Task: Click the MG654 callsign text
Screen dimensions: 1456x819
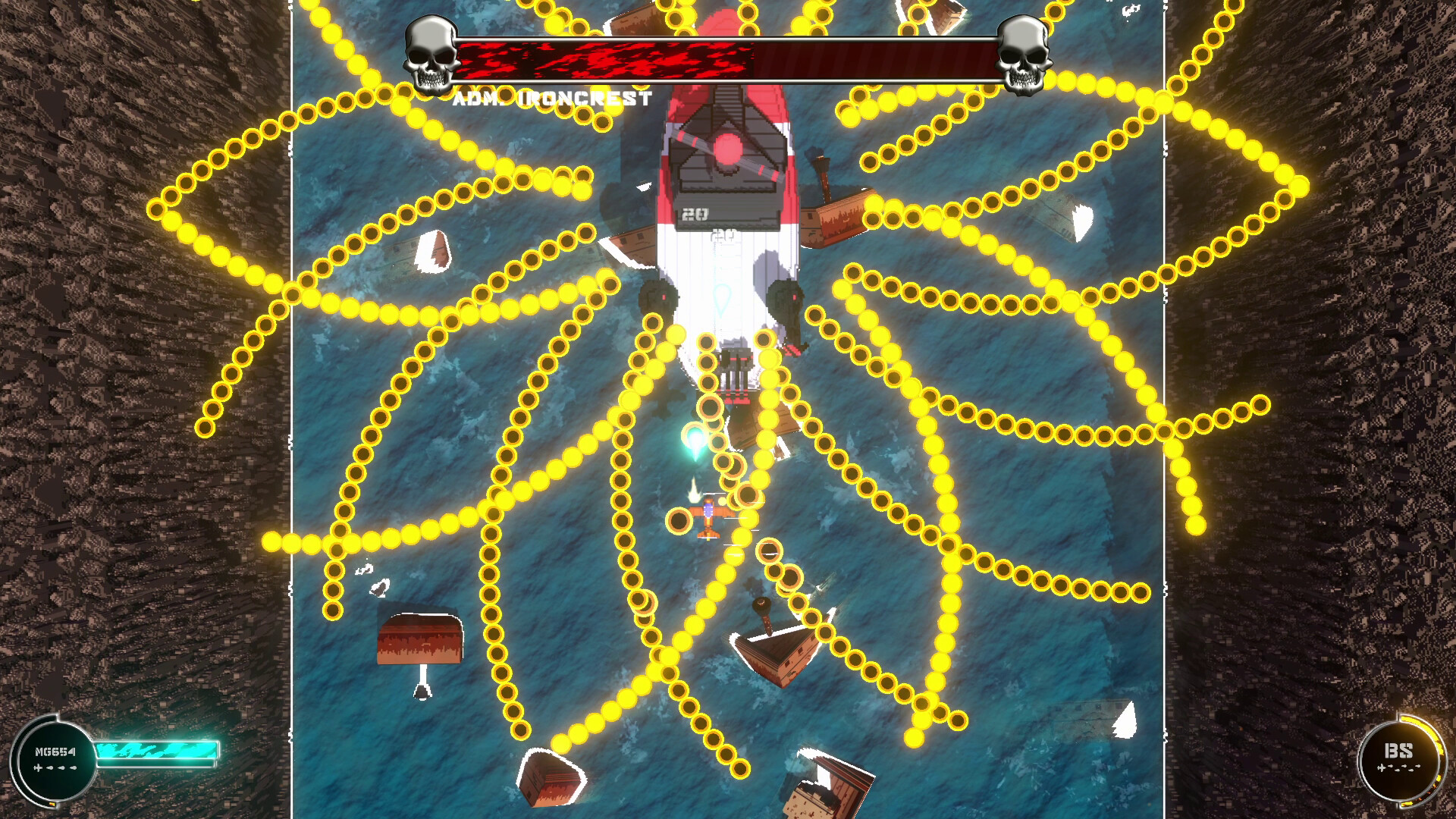Action: (55, 752)
